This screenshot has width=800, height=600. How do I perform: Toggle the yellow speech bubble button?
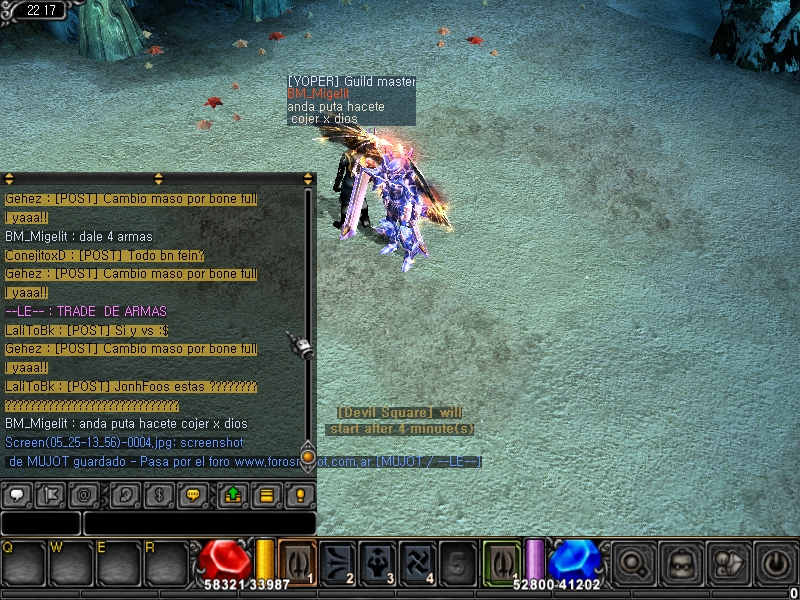194,495
